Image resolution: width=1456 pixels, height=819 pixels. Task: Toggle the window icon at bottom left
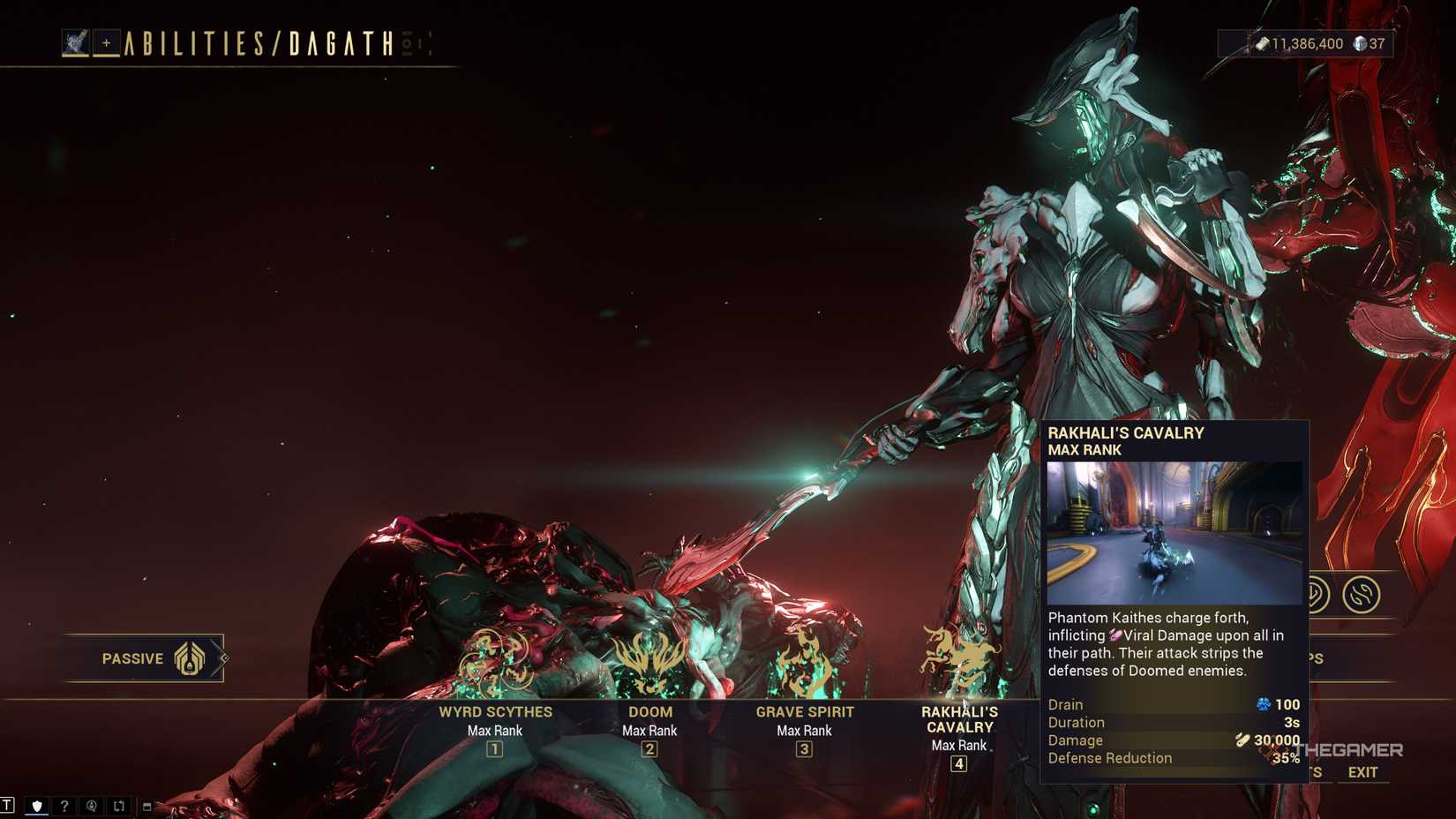[x=146, y=805]
